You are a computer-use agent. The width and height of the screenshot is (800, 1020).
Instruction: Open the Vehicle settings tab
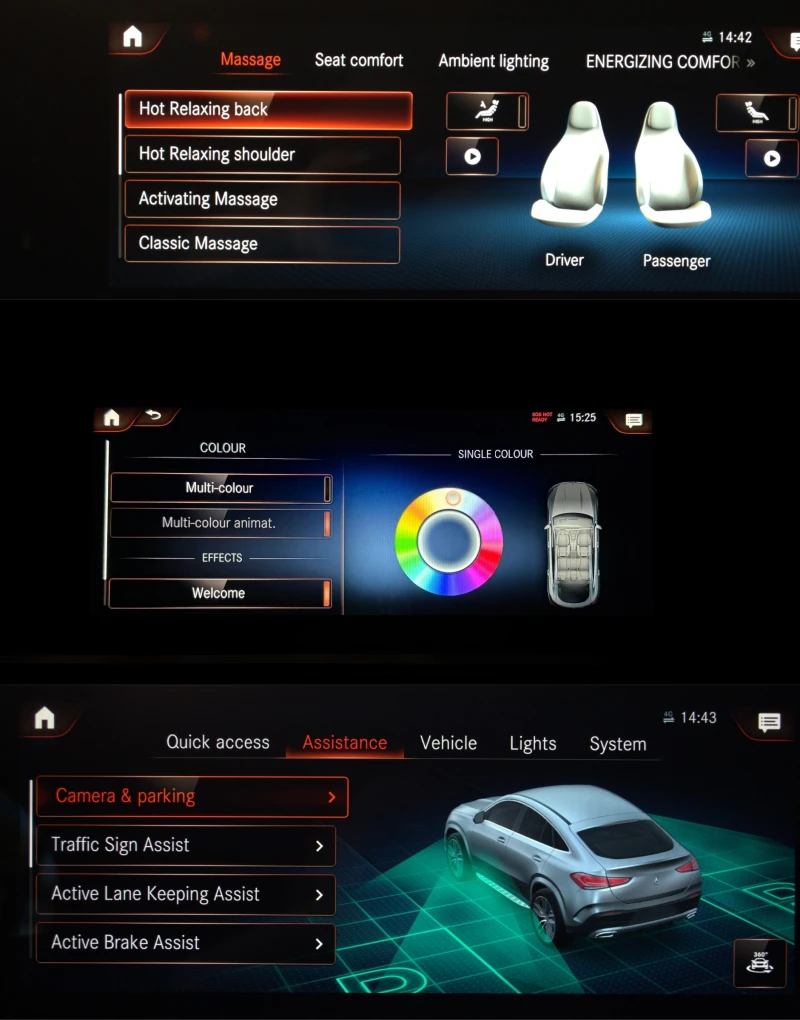[448, 742]
